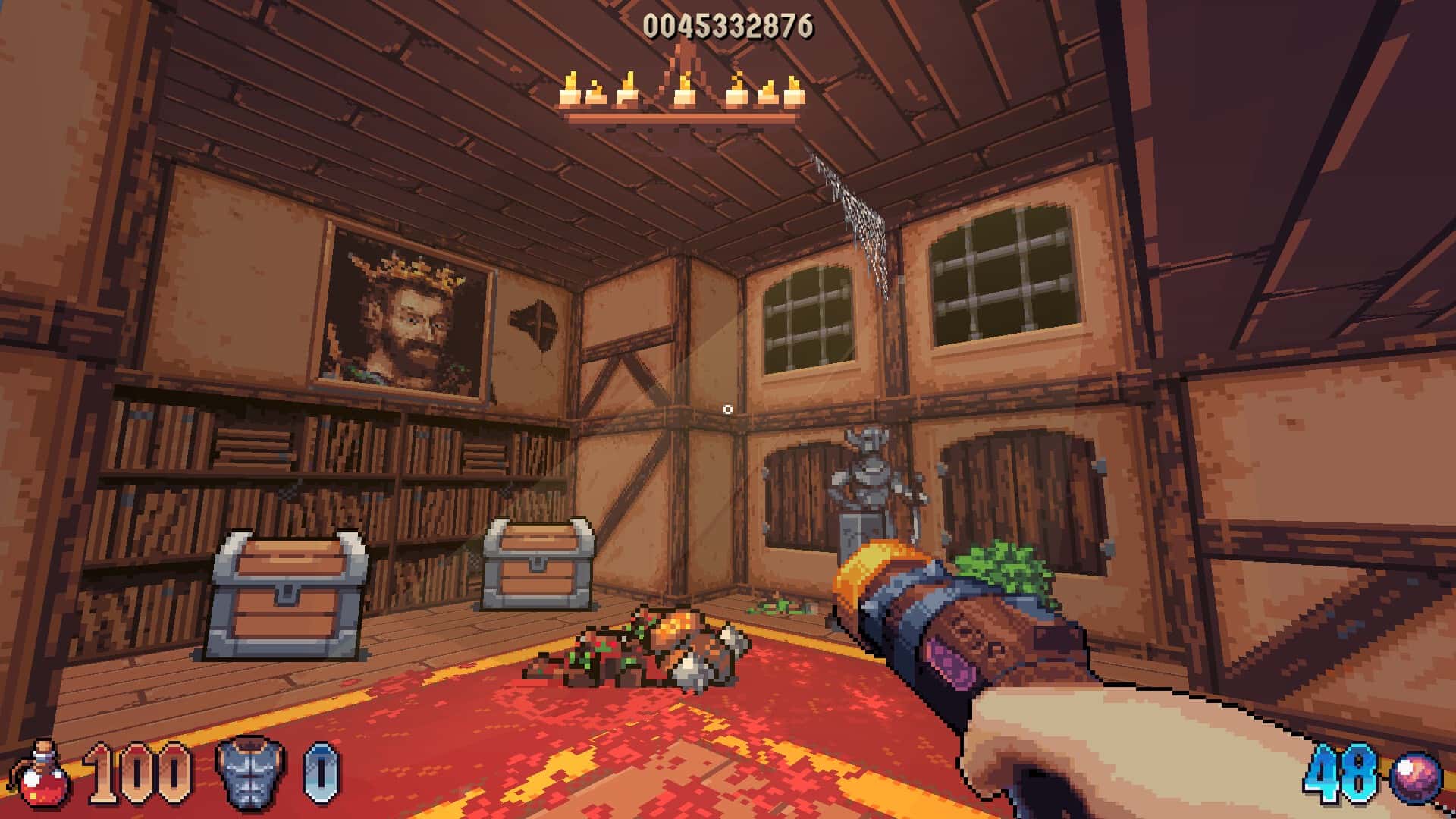This screenshot has width=1456, height=819.
Task: Click the crosshair reticle in screen center
Action: click(728, 409)
